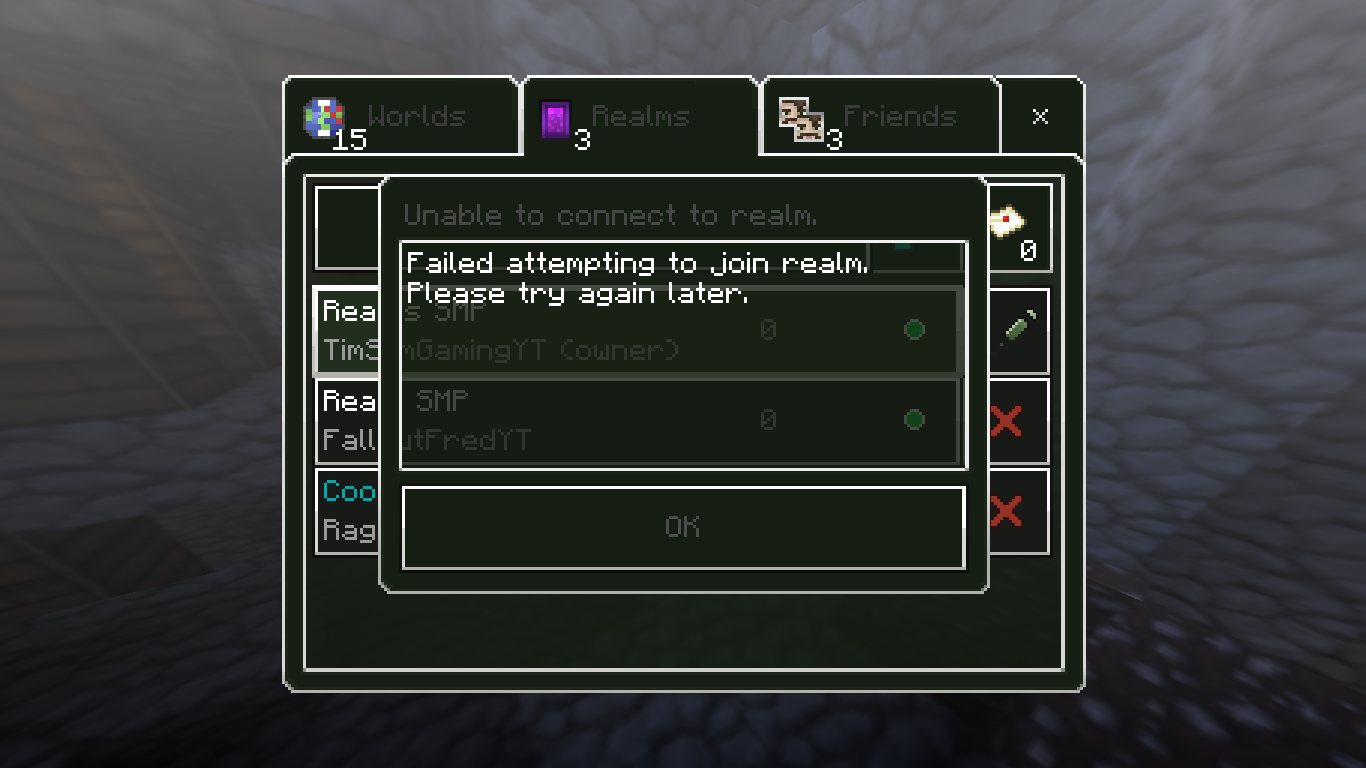This screenshot has height=768, width=1366.
Task: Confirm the error with the OK button
Action: tap(683, 527)
